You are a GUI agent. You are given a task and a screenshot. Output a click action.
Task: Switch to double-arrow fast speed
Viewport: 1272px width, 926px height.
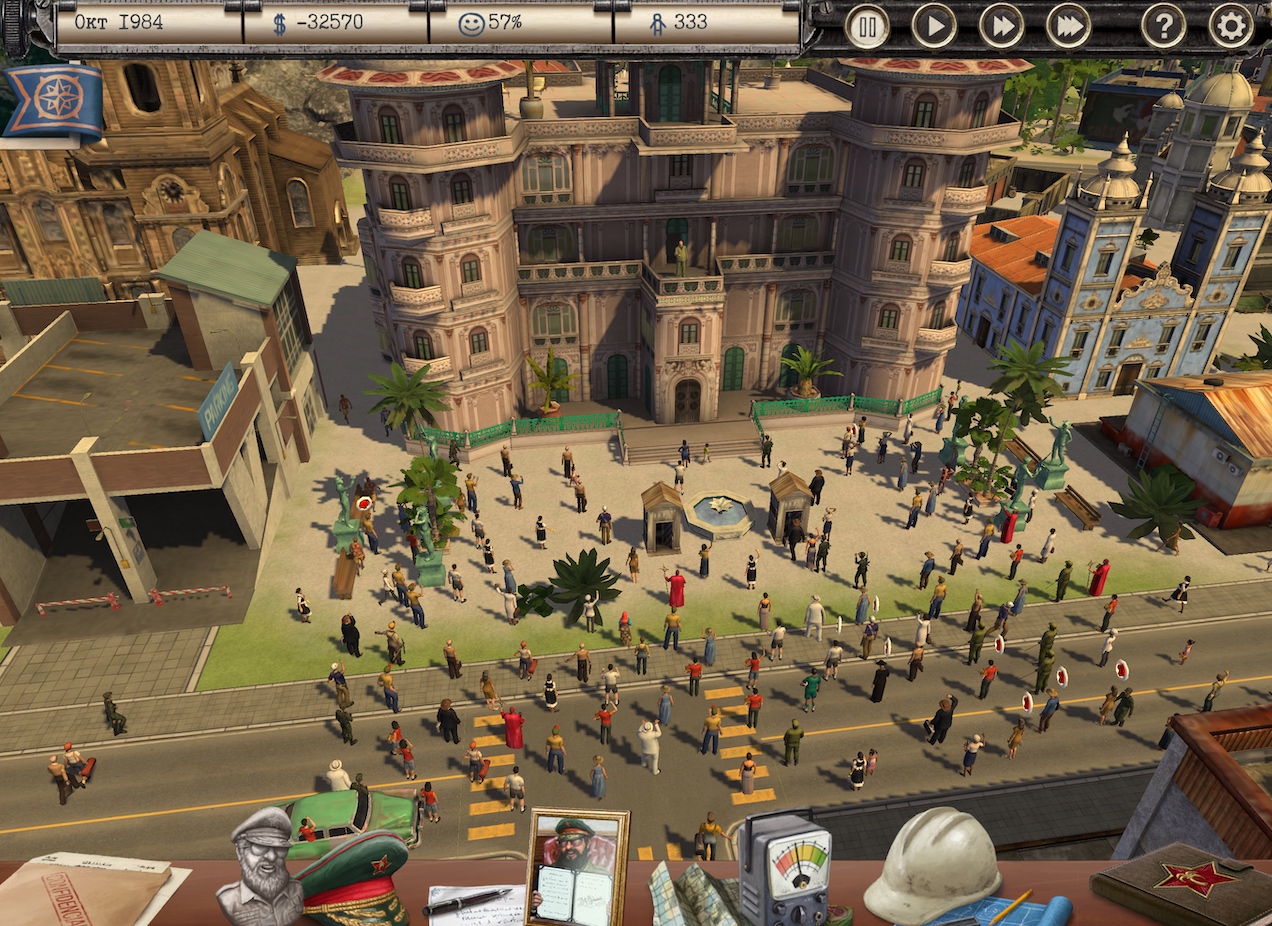click(x=1001, y=26)
